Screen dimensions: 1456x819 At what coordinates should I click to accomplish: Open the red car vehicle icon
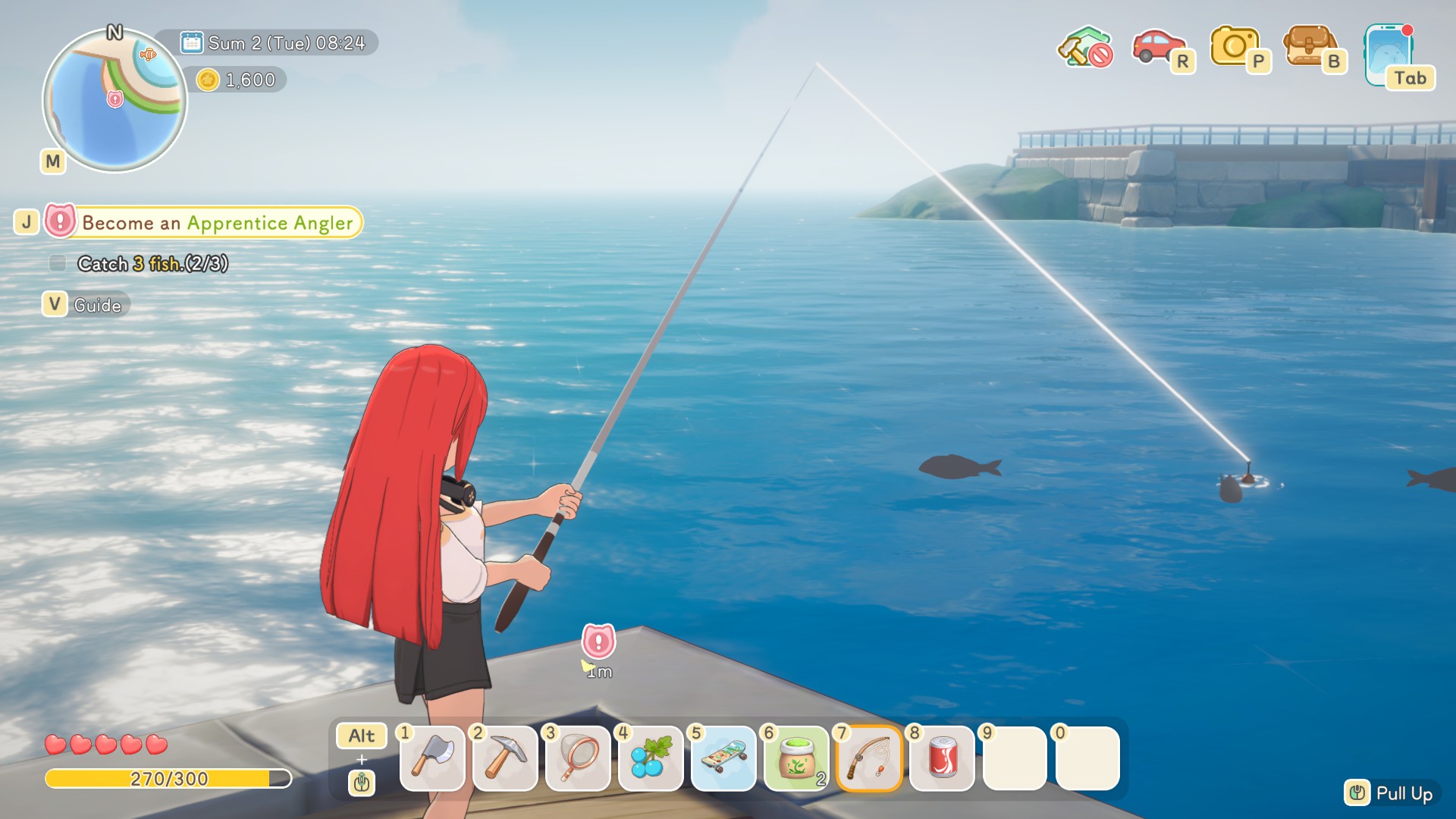point(1158,47)
